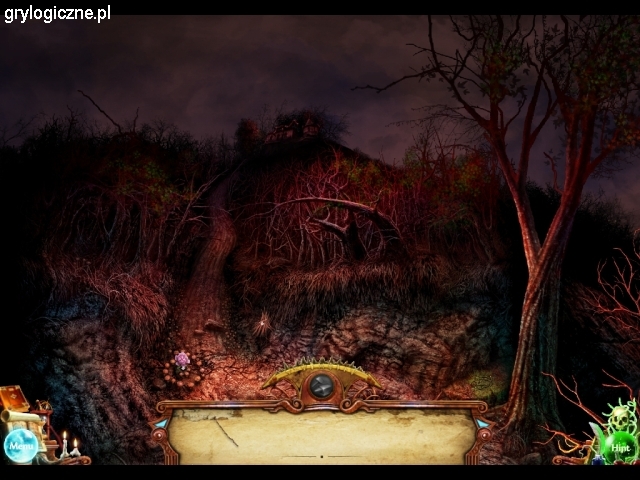Open the Menu orb button
This screenshot has width=640, height=480.
coord(20,445)
